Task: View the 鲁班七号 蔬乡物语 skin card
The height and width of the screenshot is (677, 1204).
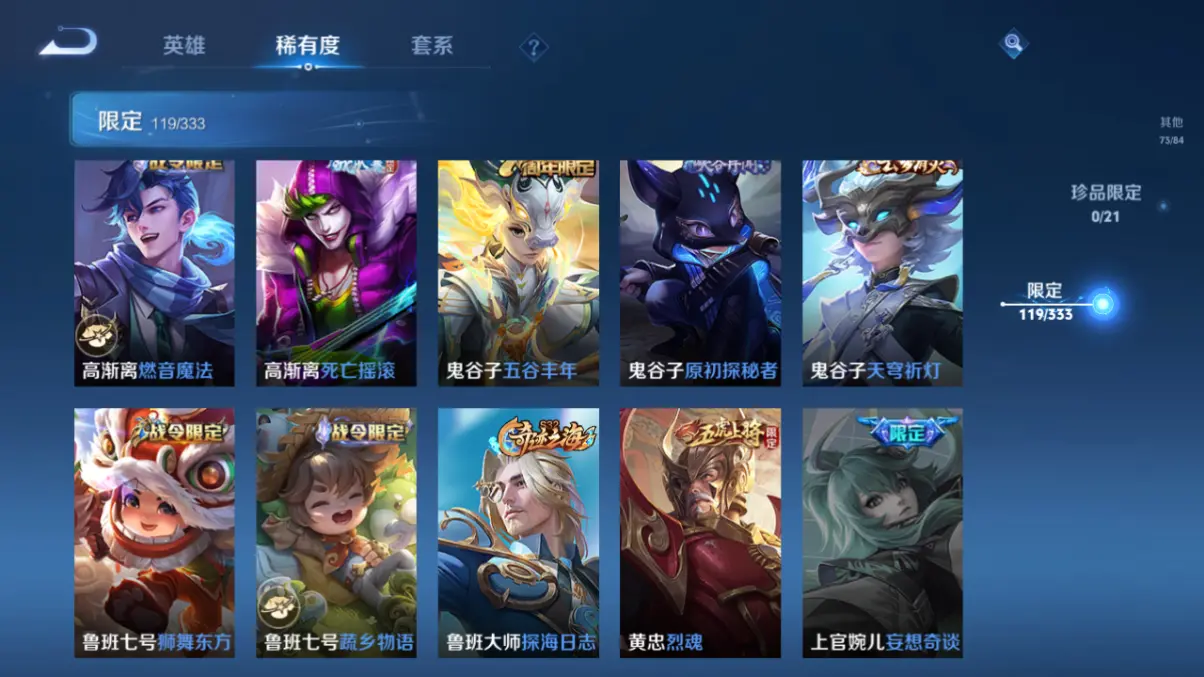Action: [336, 532]
